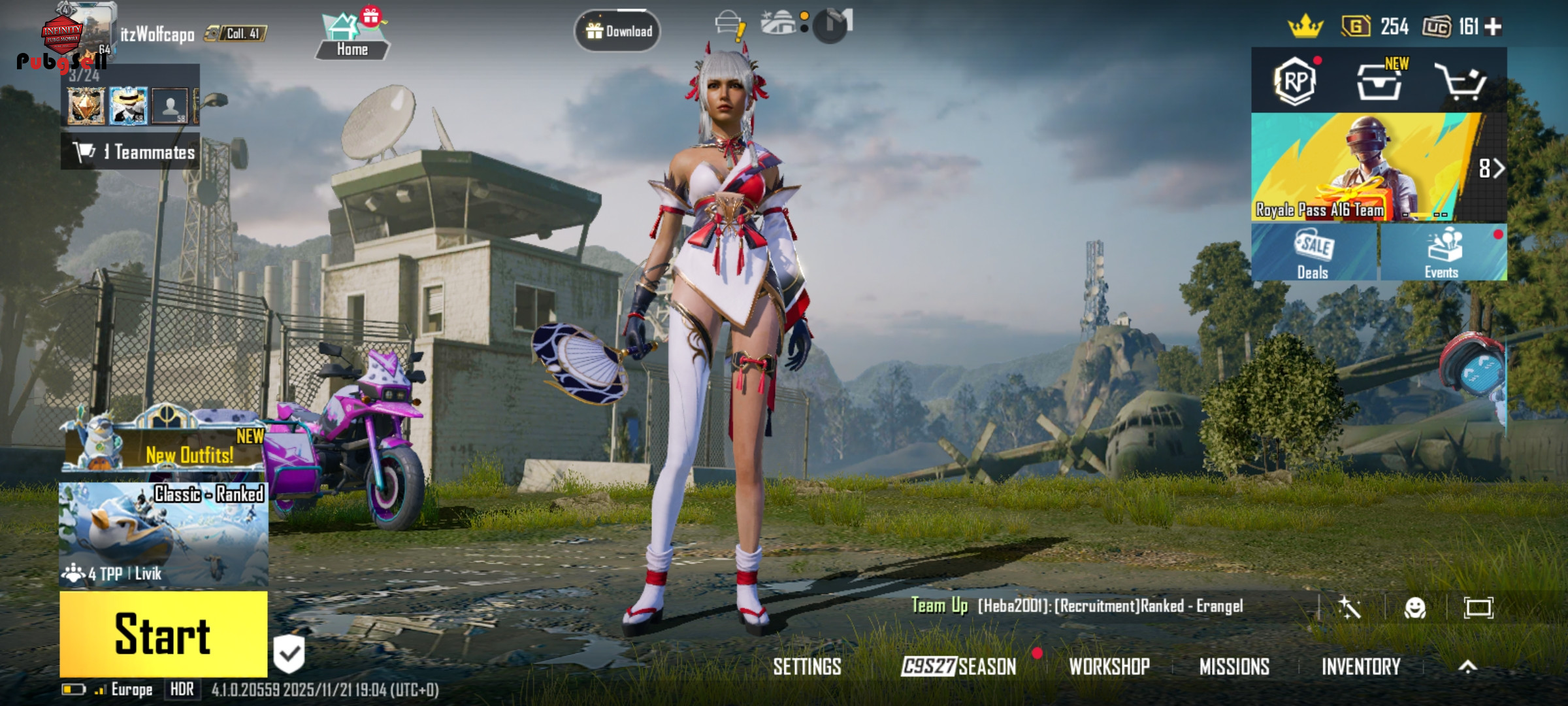This screenshot has height=706, width=1568.
Task: Open the Events page
Action: click(x=1443, y=253)
